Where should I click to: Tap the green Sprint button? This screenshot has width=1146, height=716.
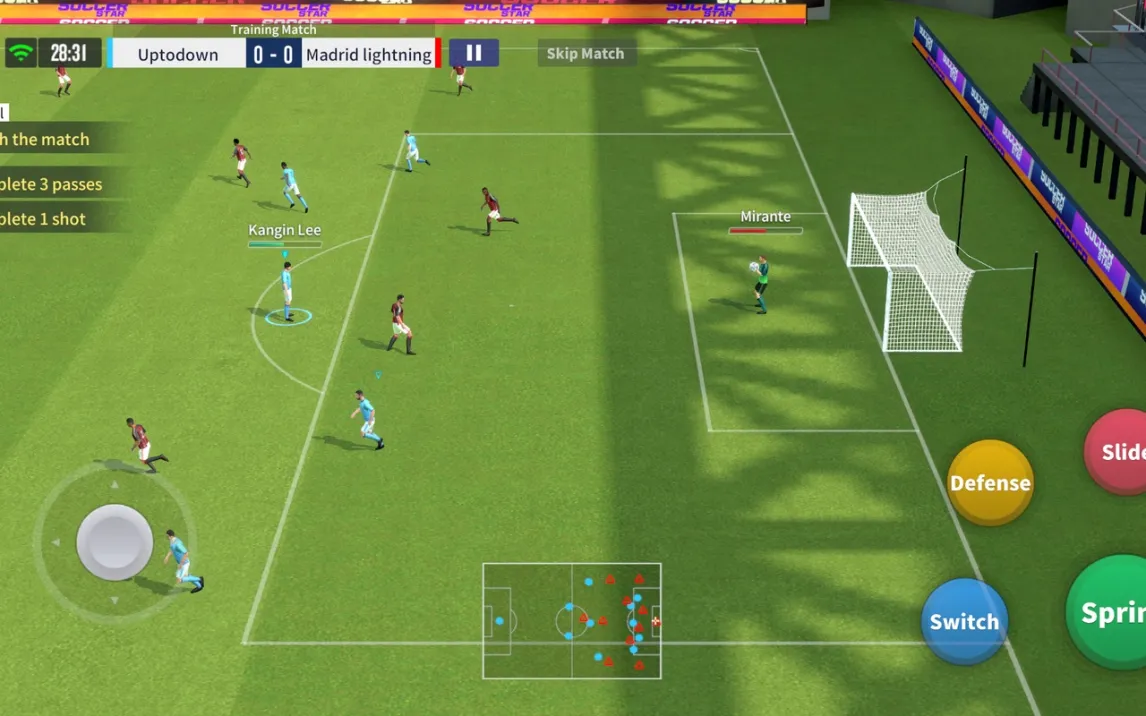1108,612
